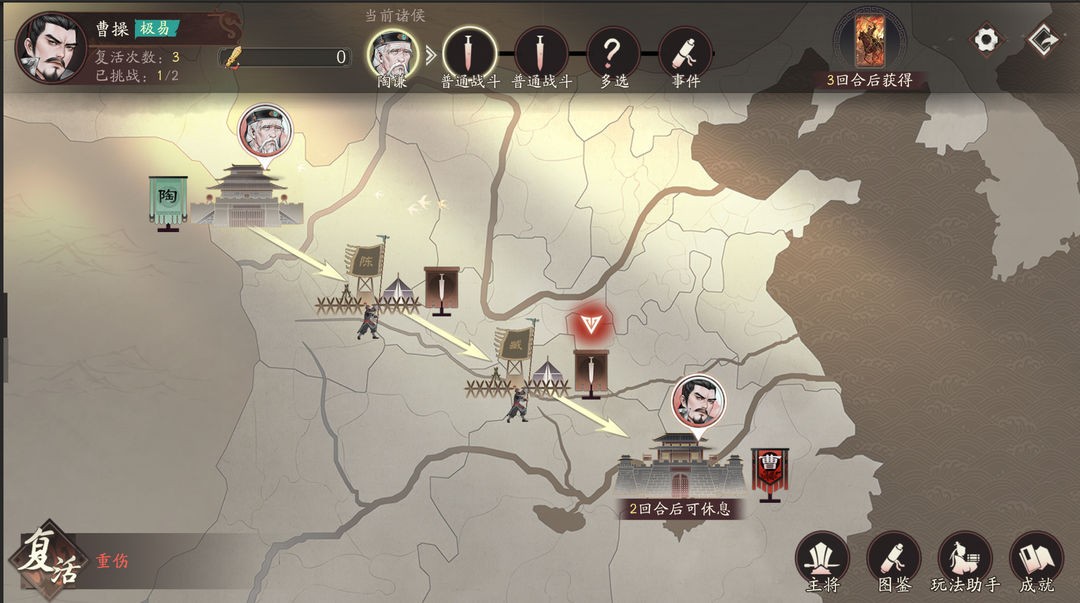Select the 陶 city on the map
The width and height of the screenshot is (1080, 603).
pyautogui.click(x=246, y=196)
